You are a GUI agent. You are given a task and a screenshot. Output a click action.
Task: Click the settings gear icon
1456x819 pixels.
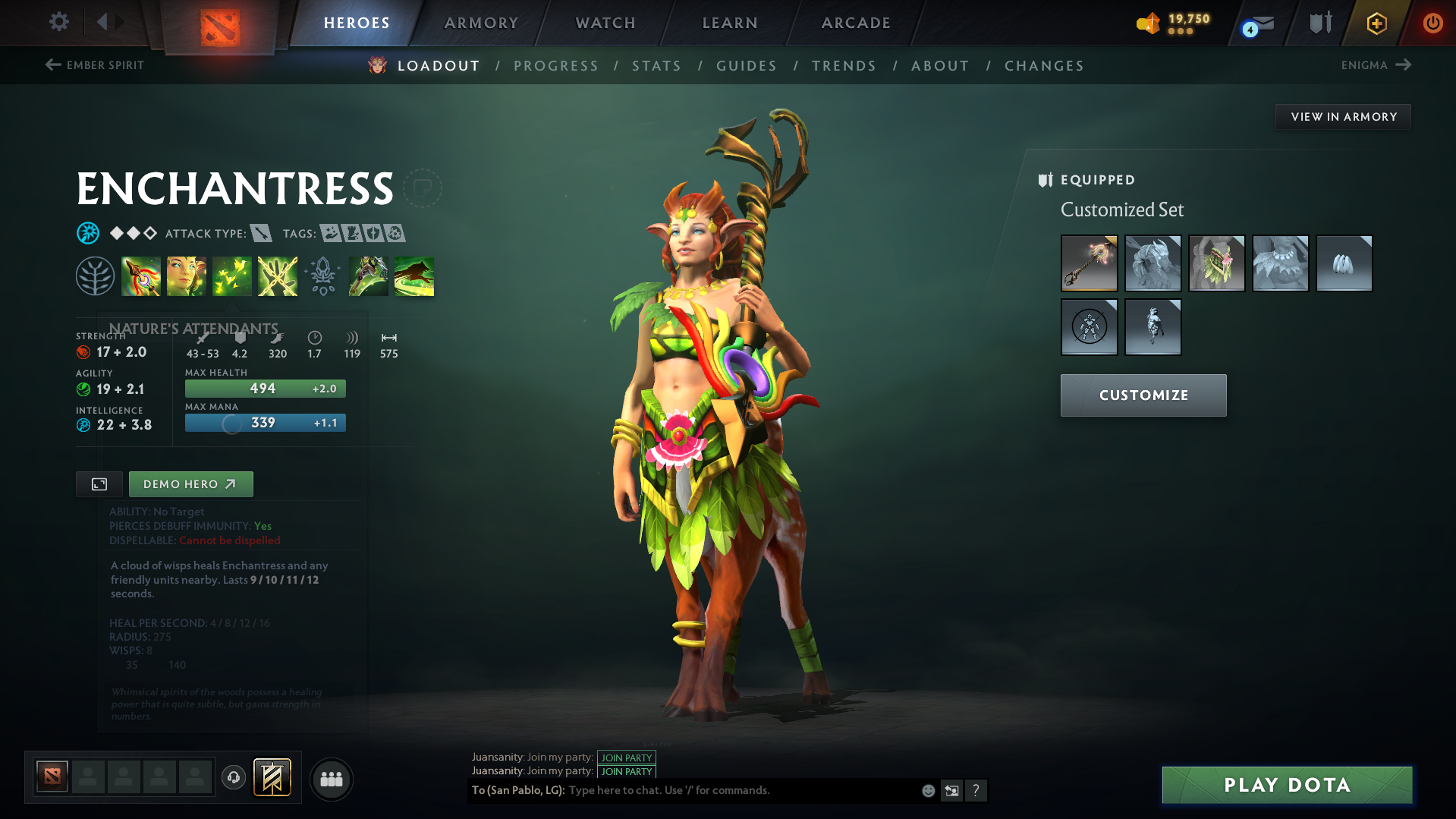coord(58,22)
